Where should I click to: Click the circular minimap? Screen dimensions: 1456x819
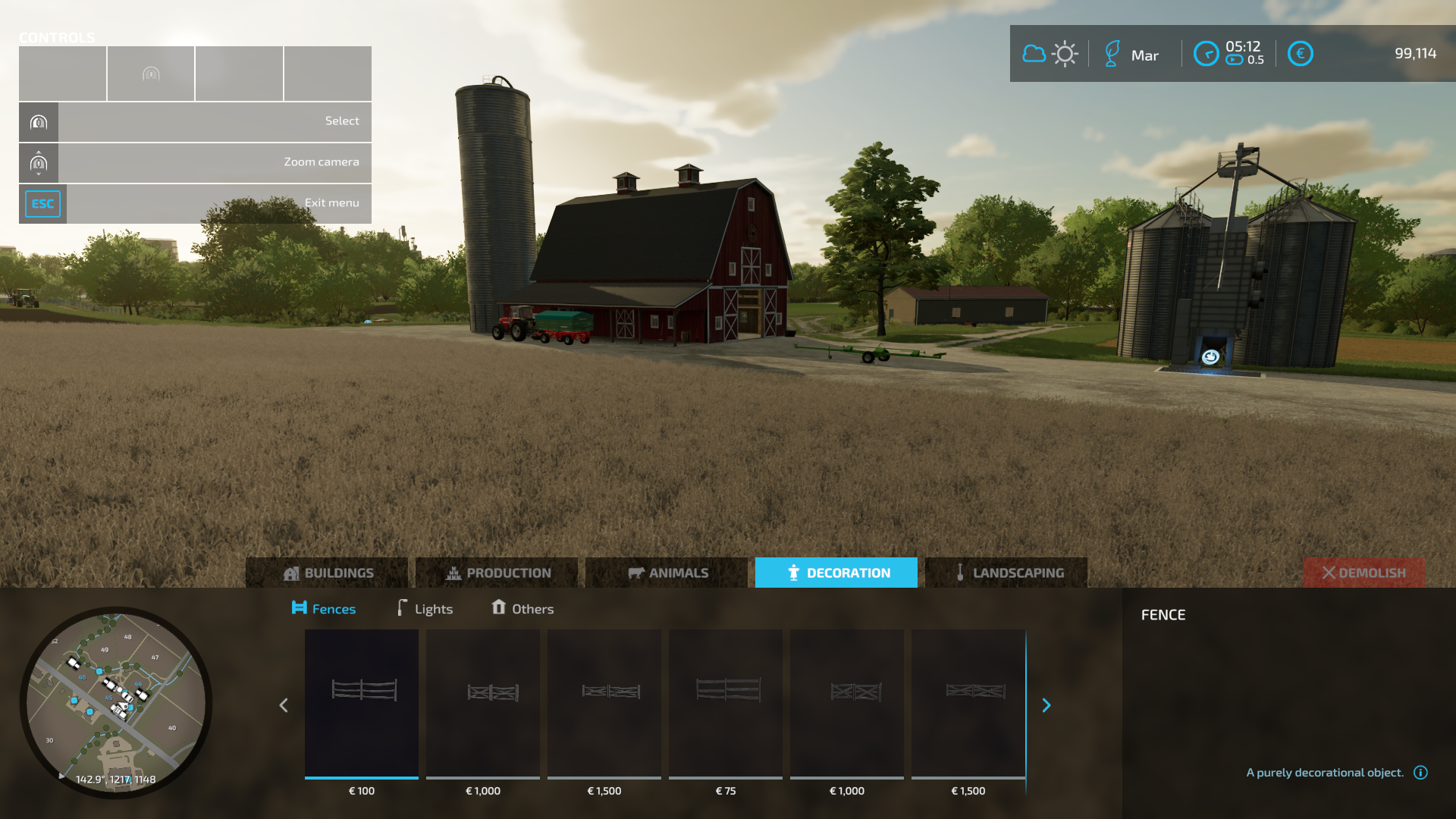[116, 702]
